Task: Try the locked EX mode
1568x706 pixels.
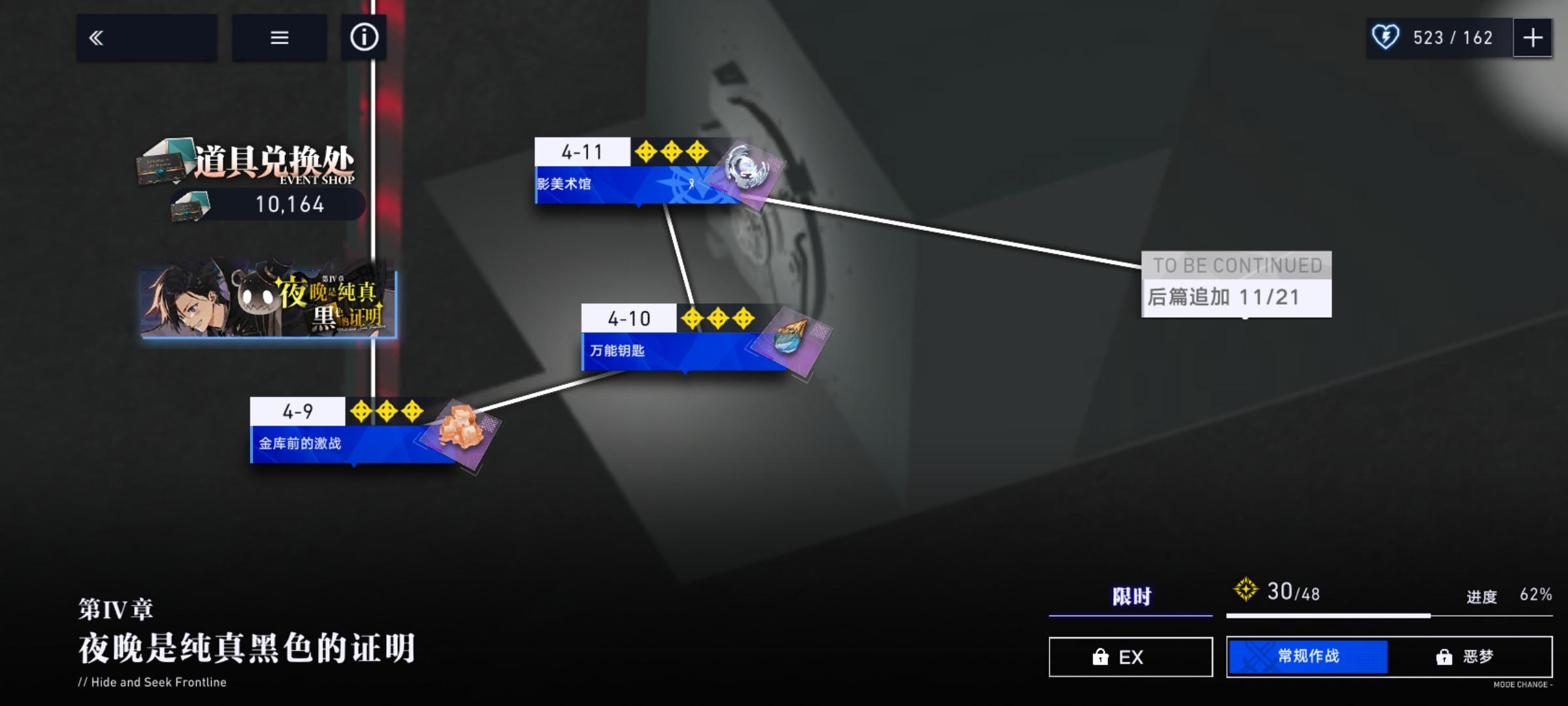Action: pos(1130,657)
